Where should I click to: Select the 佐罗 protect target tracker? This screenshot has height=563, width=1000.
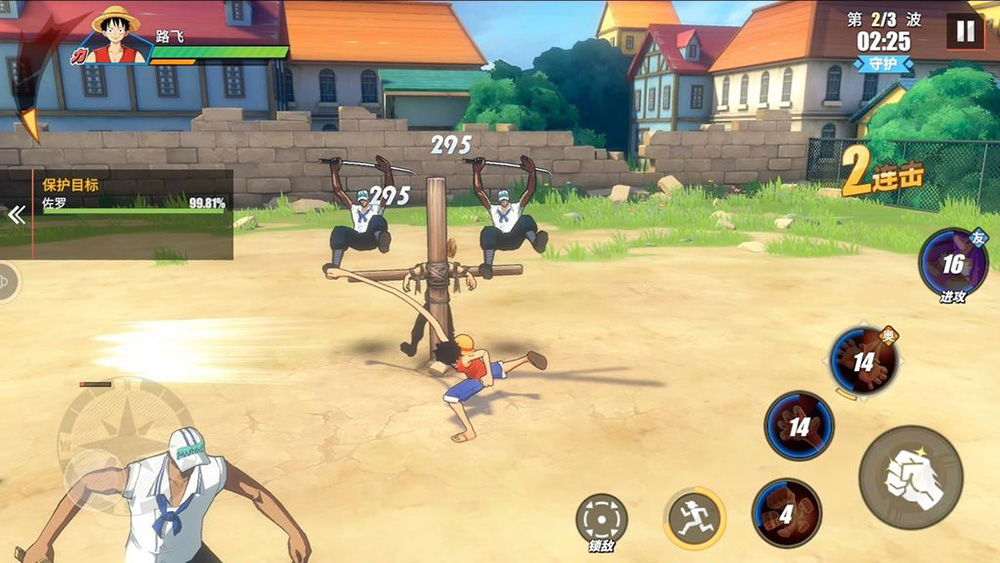point(132,203)
